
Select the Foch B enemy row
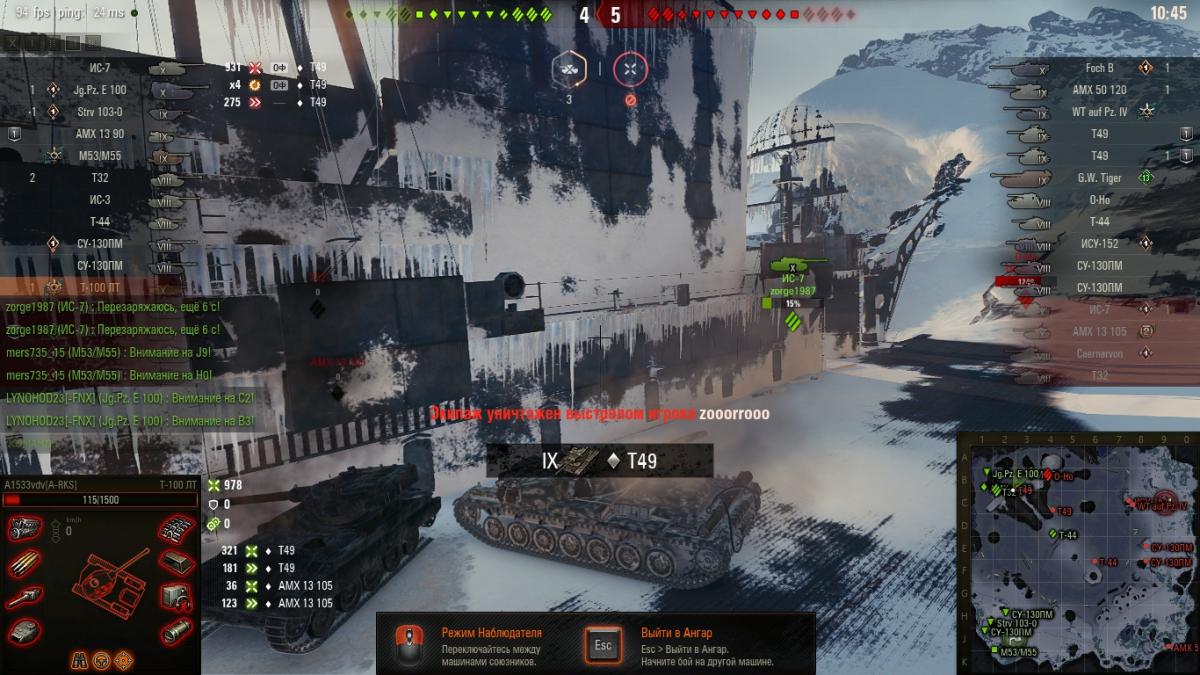point(1100,68)
